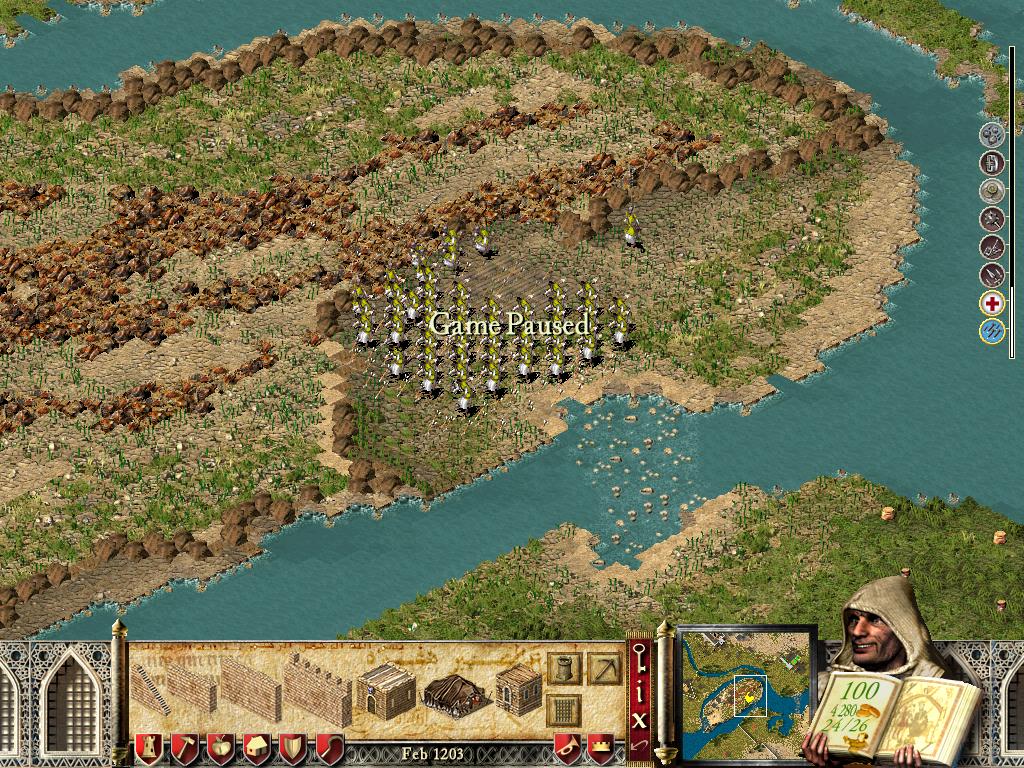Switch to the castle tower shield category
The width and height of the screenshot is (1024, 768).
148,748
